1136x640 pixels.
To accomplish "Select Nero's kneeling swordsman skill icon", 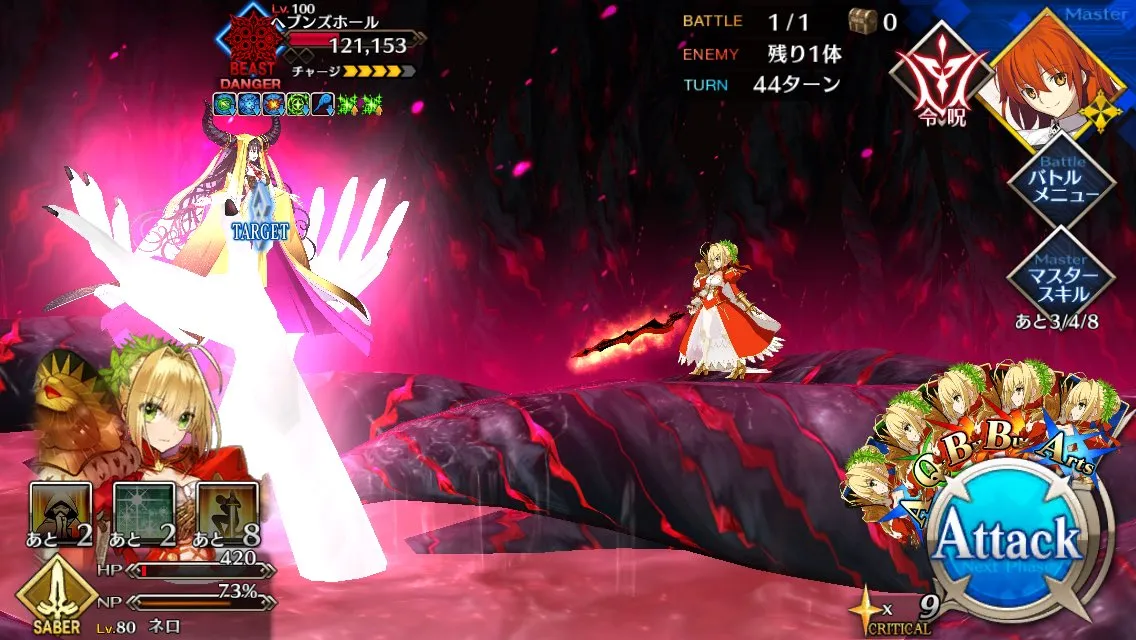I will [222, 508].
